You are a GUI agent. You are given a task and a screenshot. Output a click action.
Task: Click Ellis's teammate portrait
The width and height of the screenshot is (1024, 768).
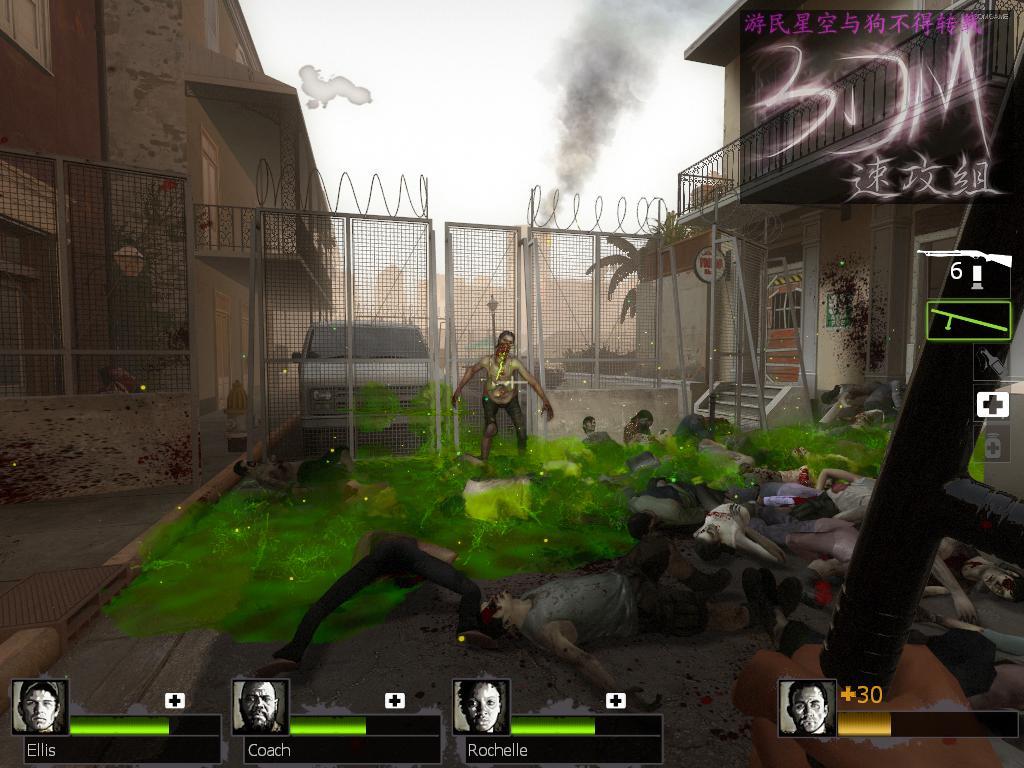pyautogui.click(x=40, y=707)
